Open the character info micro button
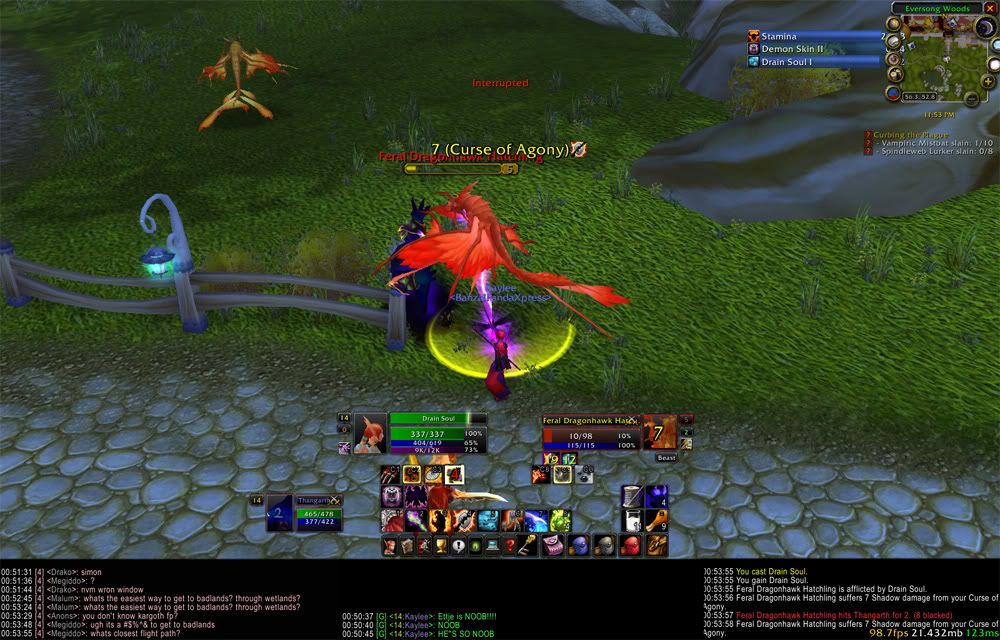This screenshot has width=1000, height=640. 390,545
